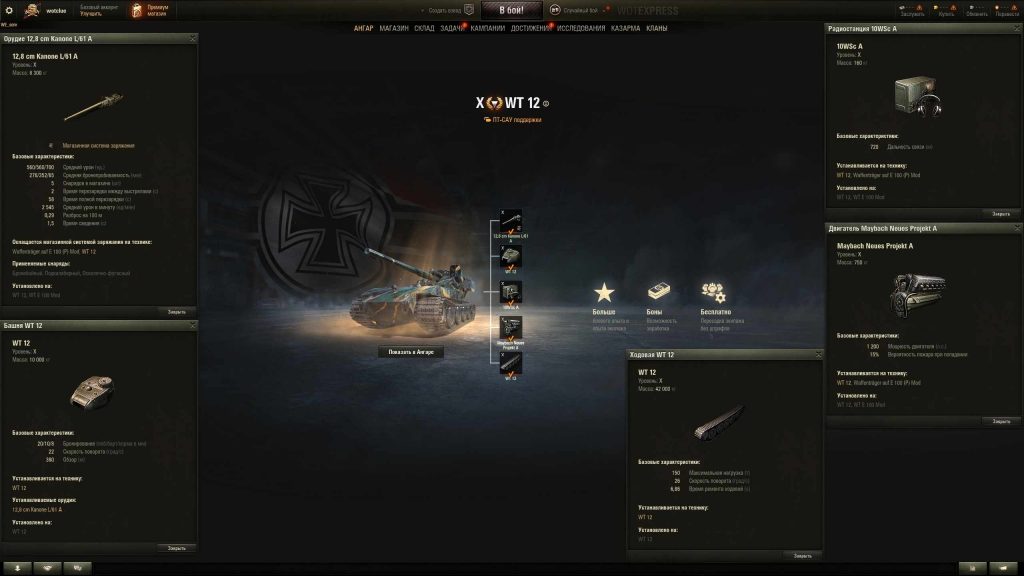Select the Maybach engine module icon
The image size is (1024, 576).
tap(511, 327)
